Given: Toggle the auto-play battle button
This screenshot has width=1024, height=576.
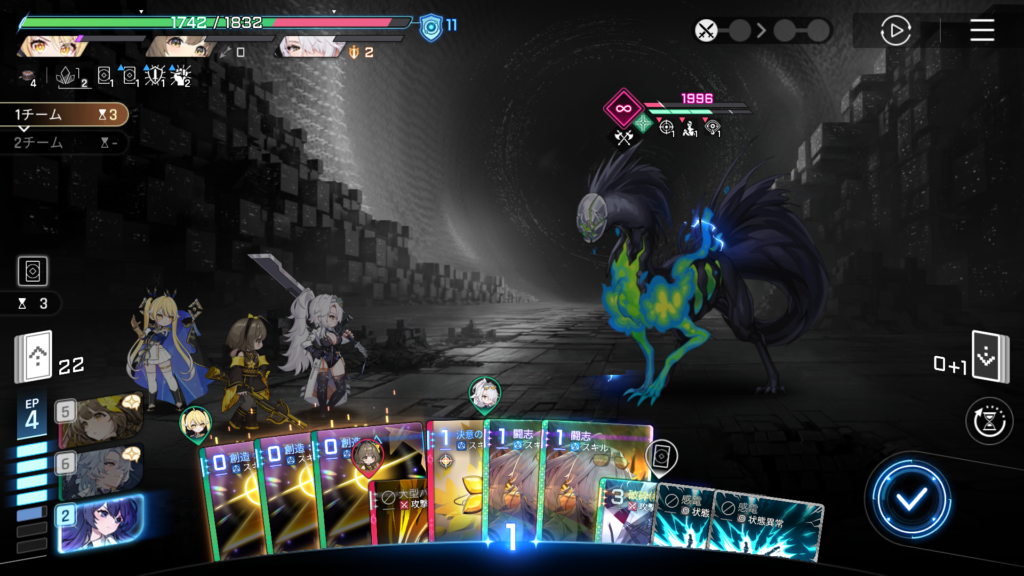Looking at the screenshot, I should [895, 30].
